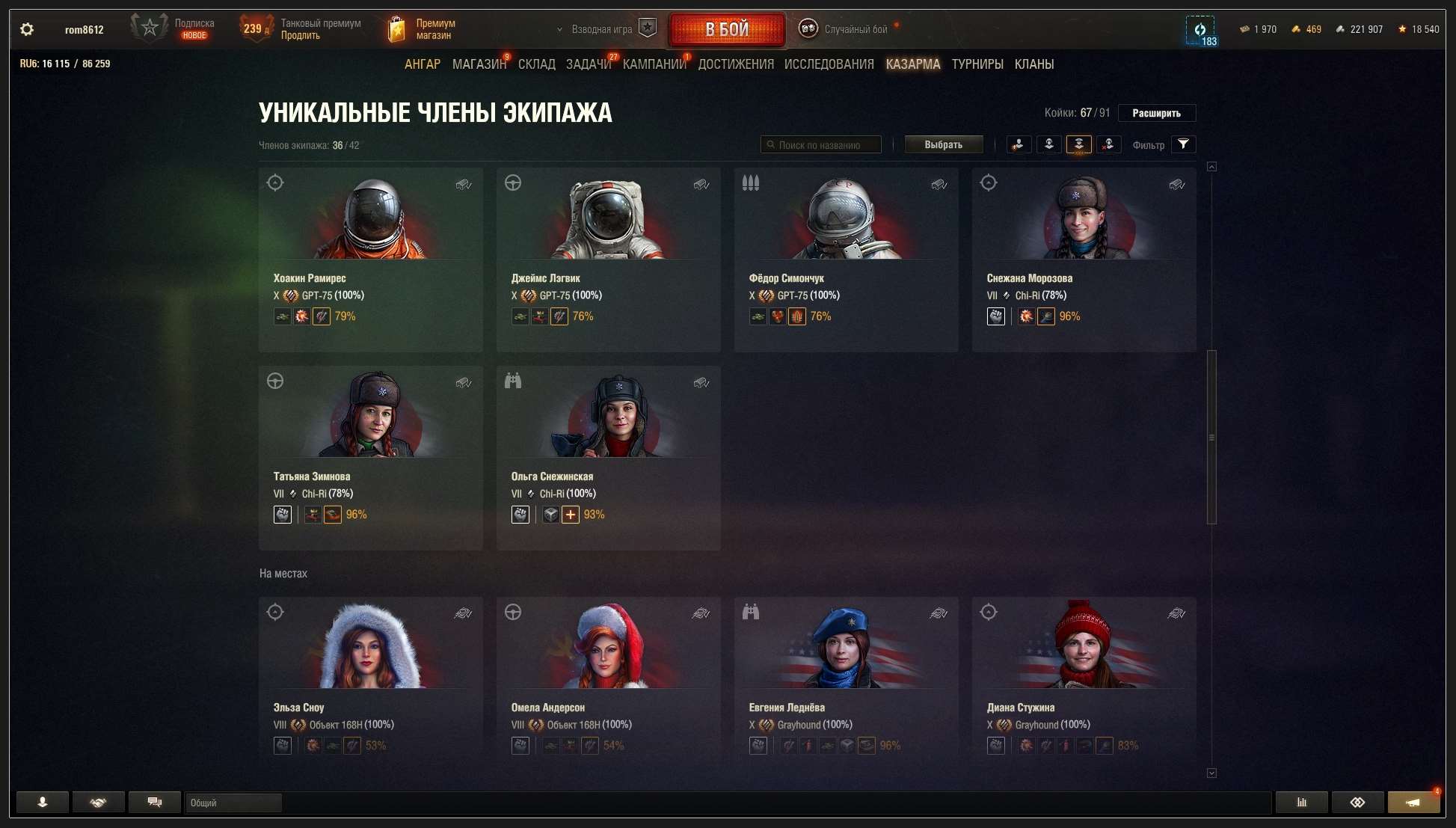The height and width of the screenshot is (828, 1456).
Task: Open the referral handshake panel
Action: pyautogui.click(x=98, y=802)
